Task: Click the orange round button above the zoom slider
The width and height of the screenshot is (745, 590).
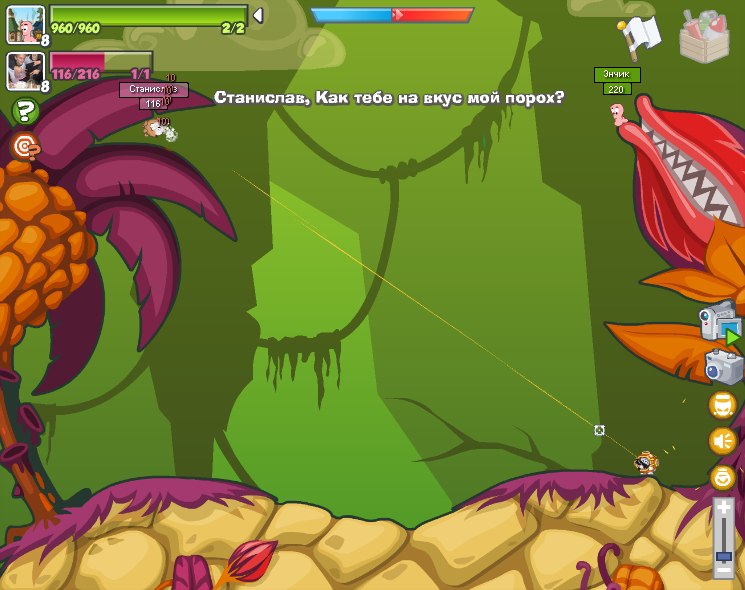Action: [722, 477]
